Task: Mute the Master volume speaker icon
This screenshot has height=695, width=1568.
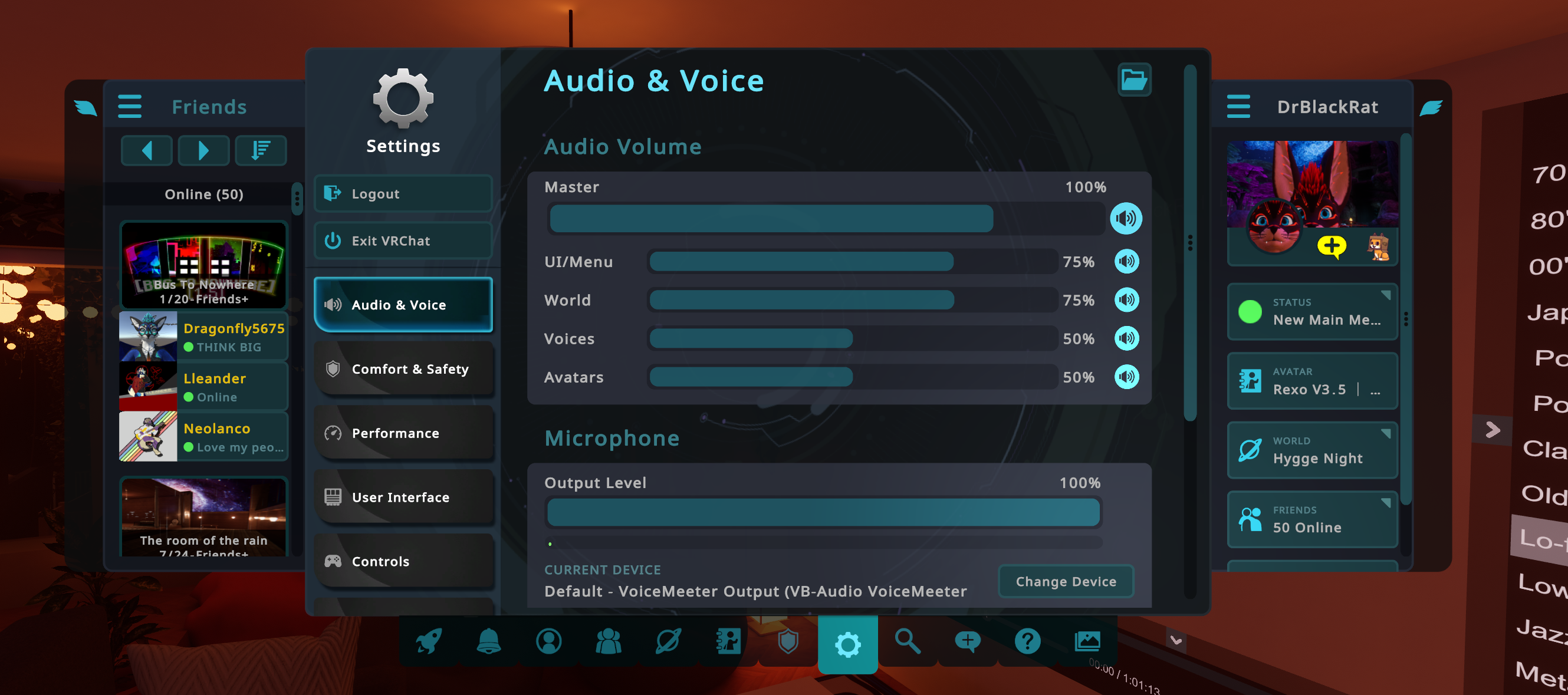Action: coord(1125,219)
